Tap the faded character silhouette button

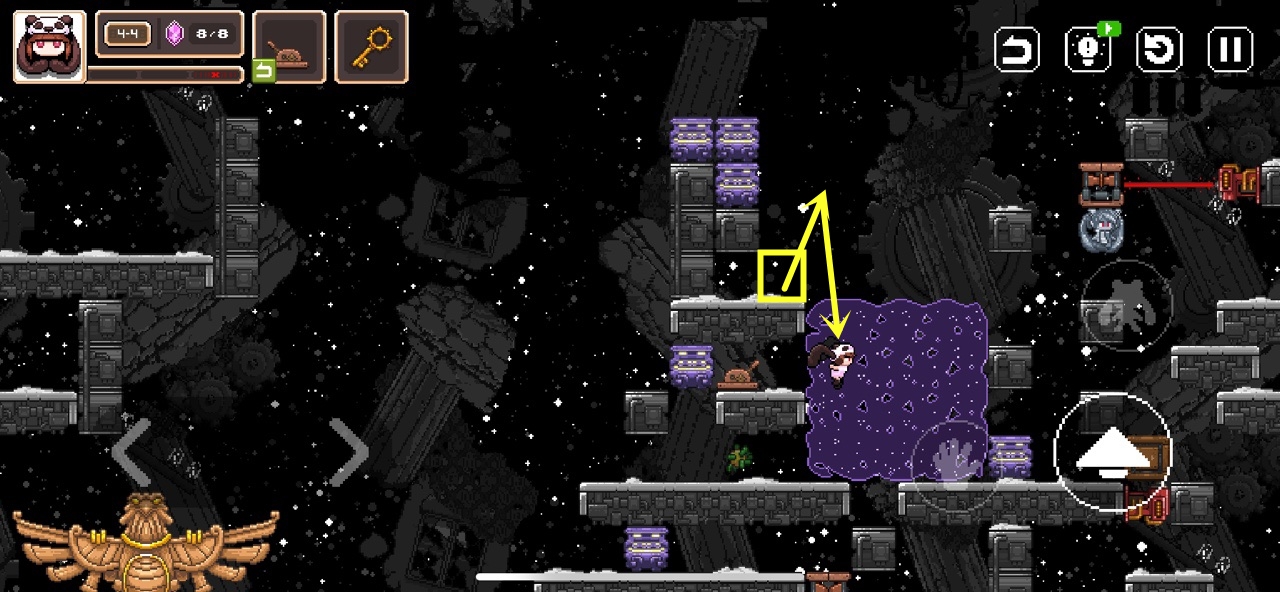pos(1127,304)
